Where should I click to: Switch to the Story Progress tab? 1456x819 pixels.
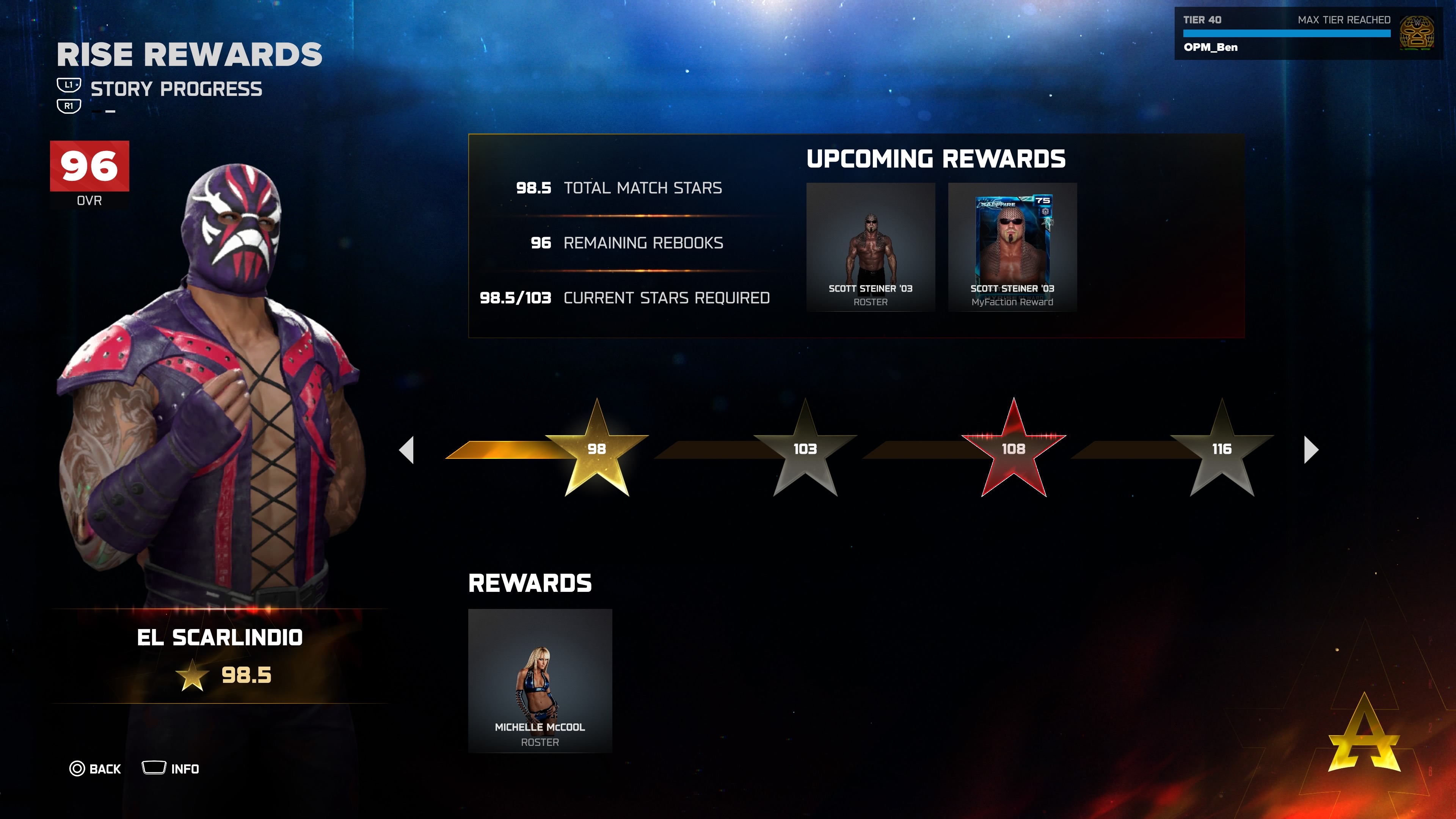click(x=176, y=88)
